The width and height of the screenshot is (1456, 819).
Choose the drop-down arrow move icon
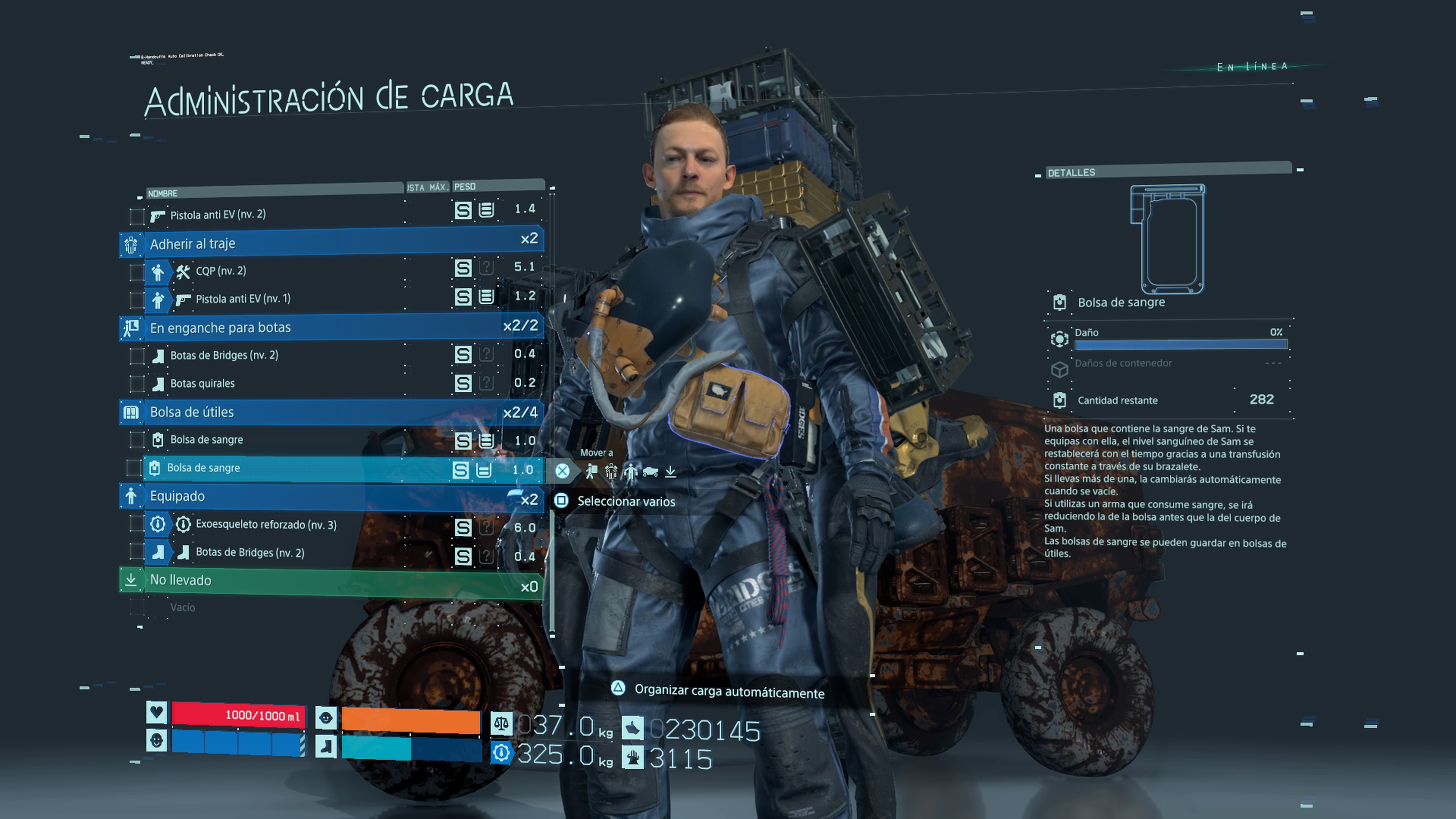(x=670, y=471)
